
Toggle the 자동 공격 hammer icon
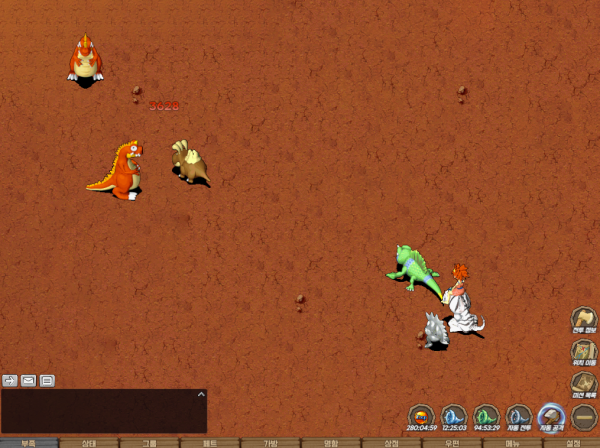pos(551,416)
